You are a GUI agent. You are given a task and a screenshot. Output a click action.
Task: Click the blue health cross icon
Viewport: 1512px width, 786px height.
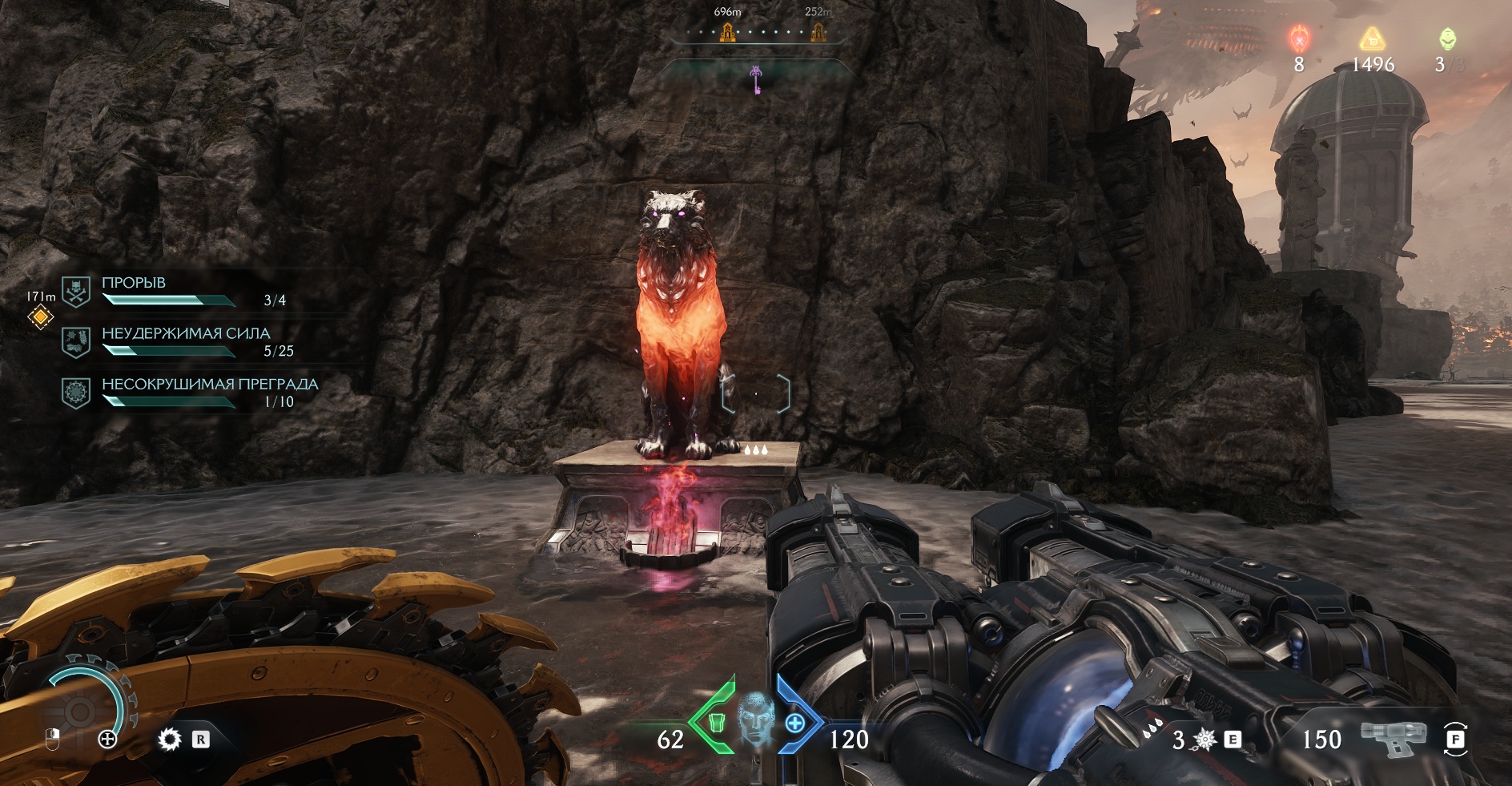point(794,724)
